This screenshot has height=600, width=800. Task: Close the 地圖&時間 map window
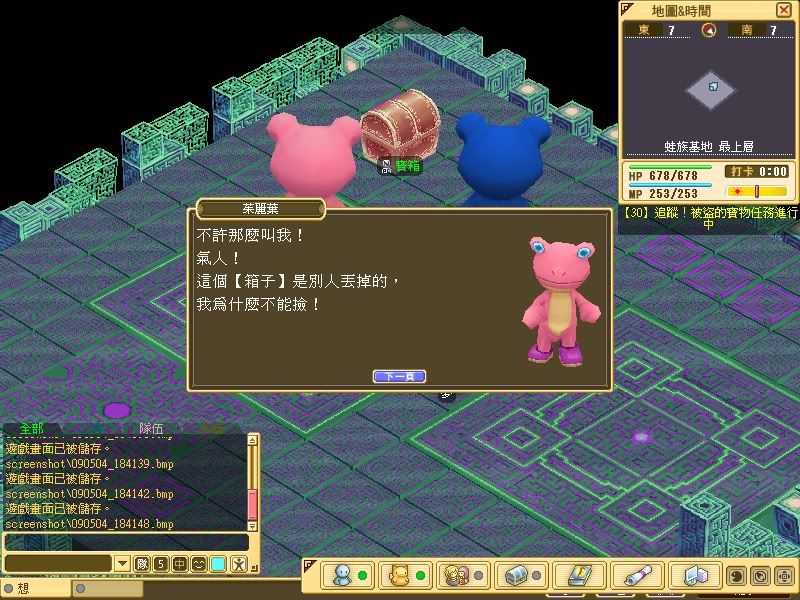click(782, 10)
